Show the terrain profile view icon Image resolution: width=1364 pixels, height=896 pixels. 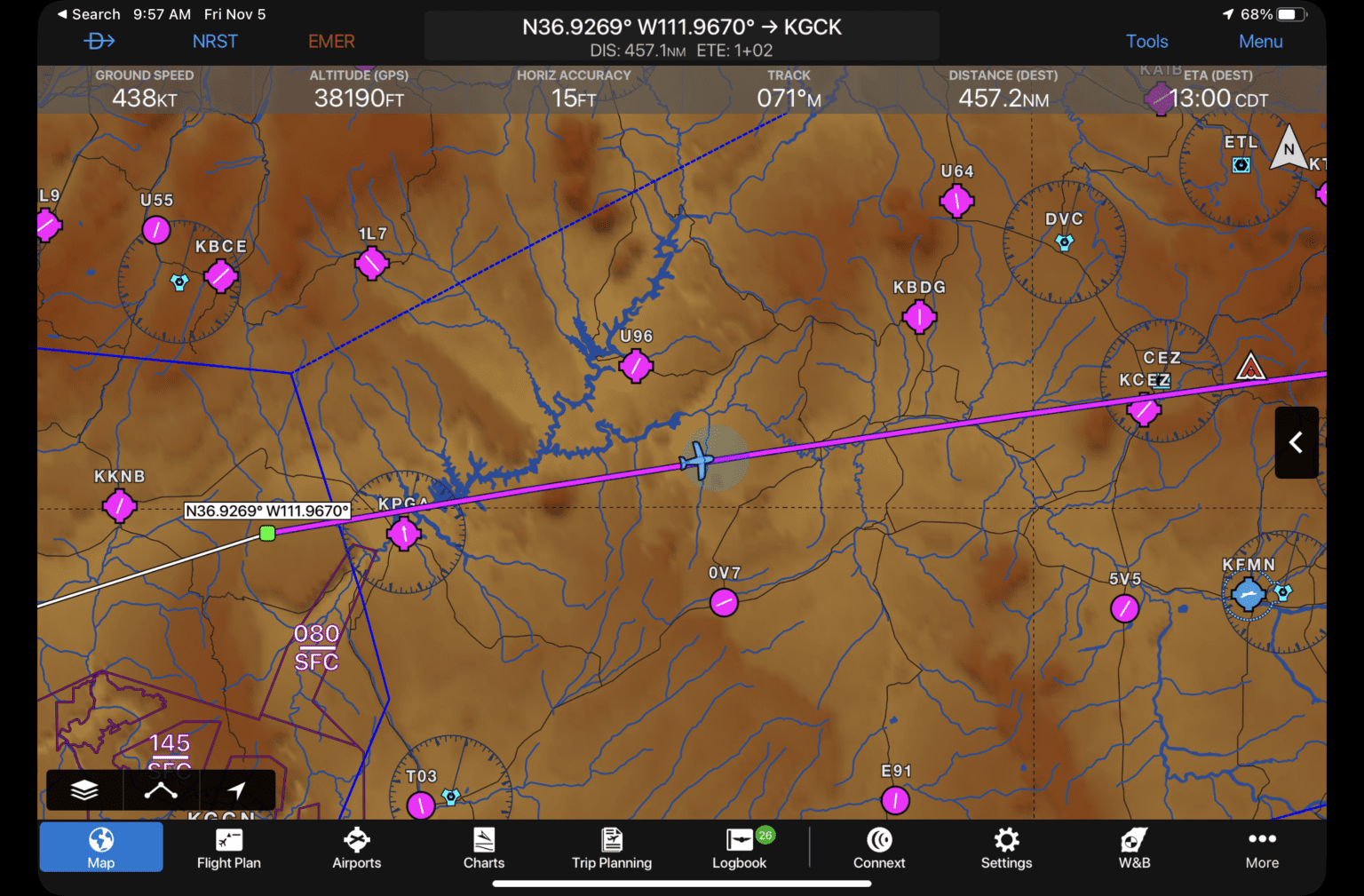tap(161, 789)
